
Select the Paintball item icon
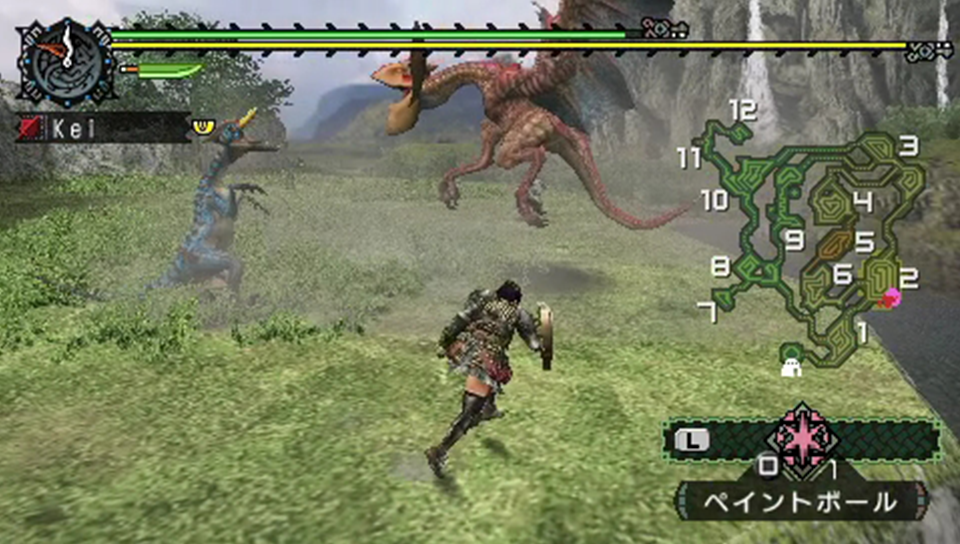tap(802, 436)
